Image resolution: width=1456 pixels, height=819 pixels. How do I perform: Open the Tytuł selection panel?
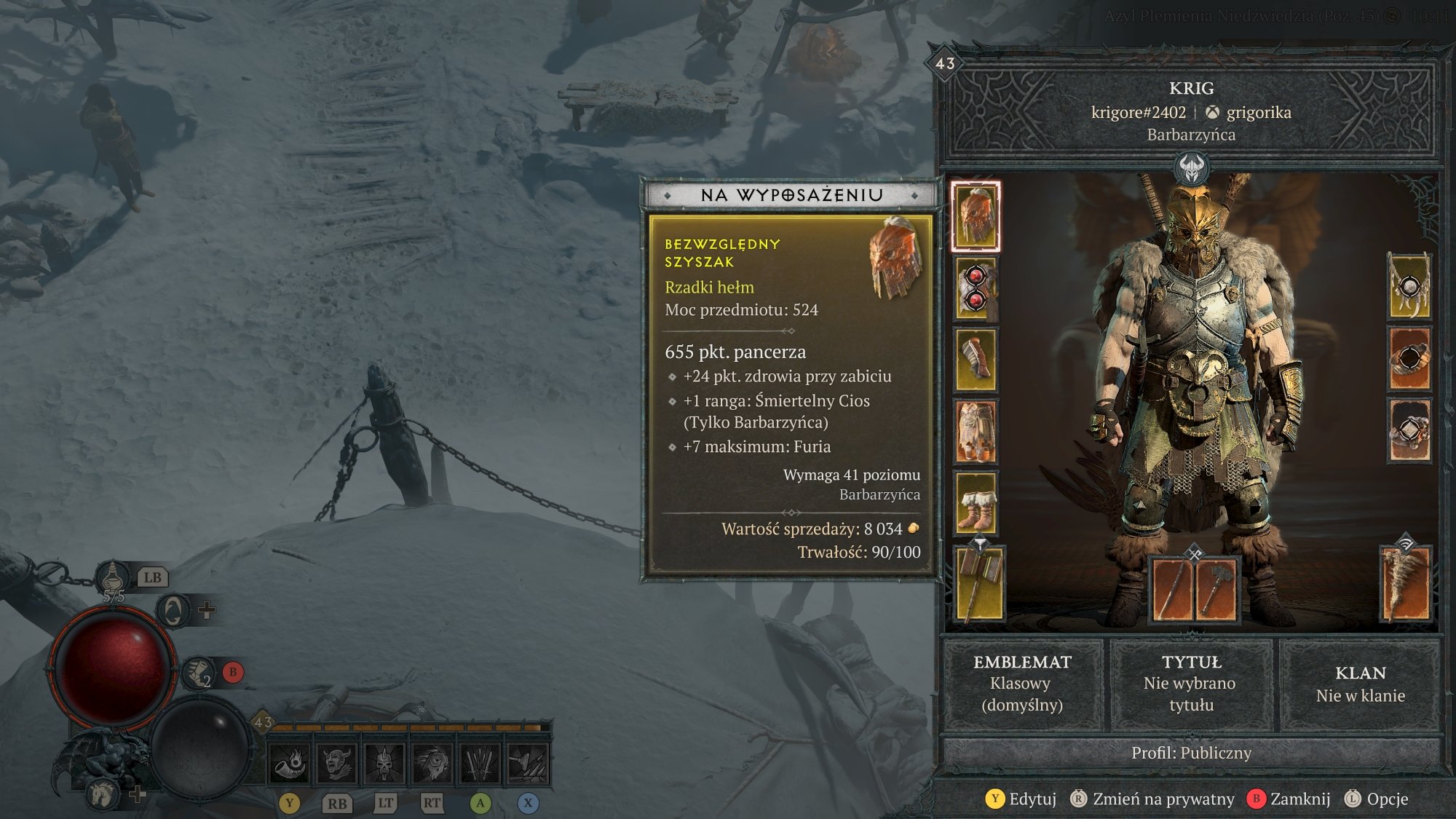point(1191,683)
